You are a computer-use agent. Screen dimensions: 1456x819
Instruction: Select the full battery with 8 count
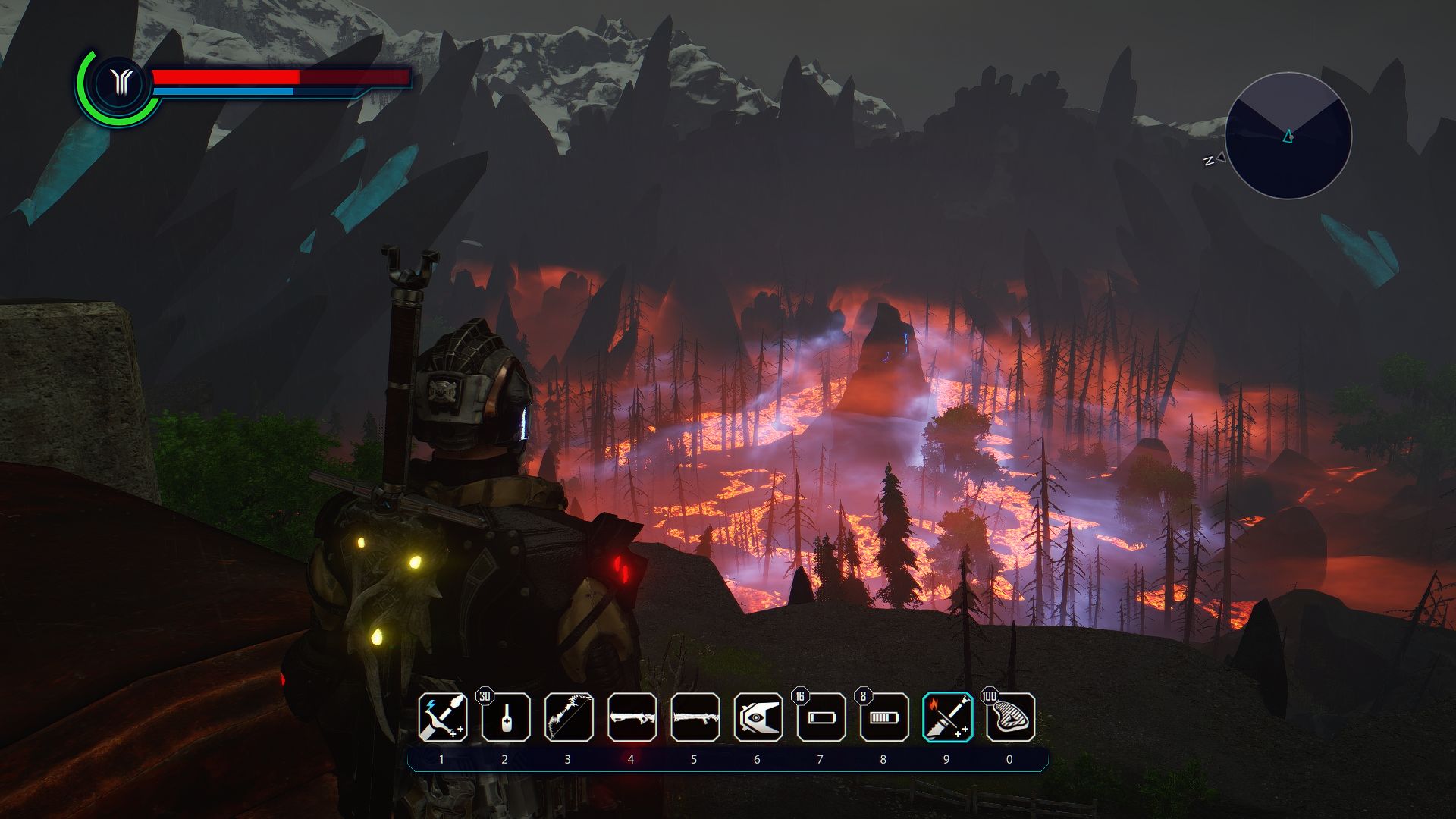click(883, 717)
